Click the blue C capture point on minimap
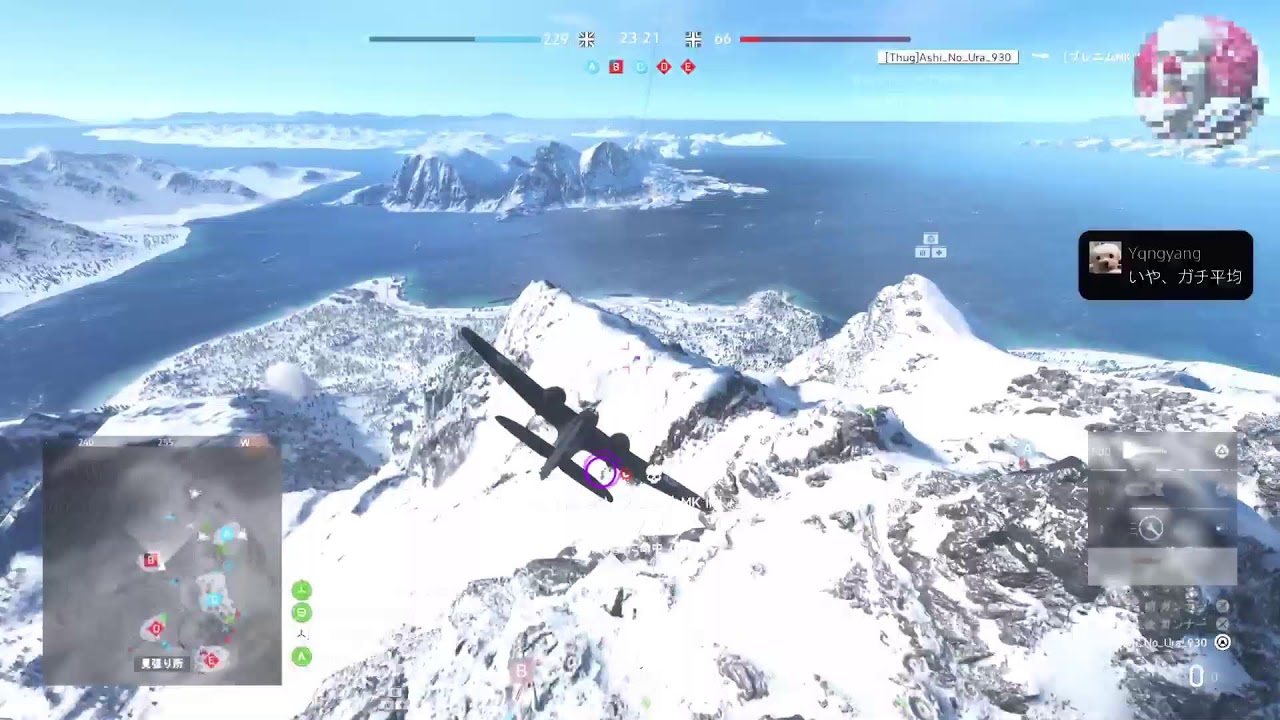1280x720 pixels. pyautogui.click(x=212, y=600)
